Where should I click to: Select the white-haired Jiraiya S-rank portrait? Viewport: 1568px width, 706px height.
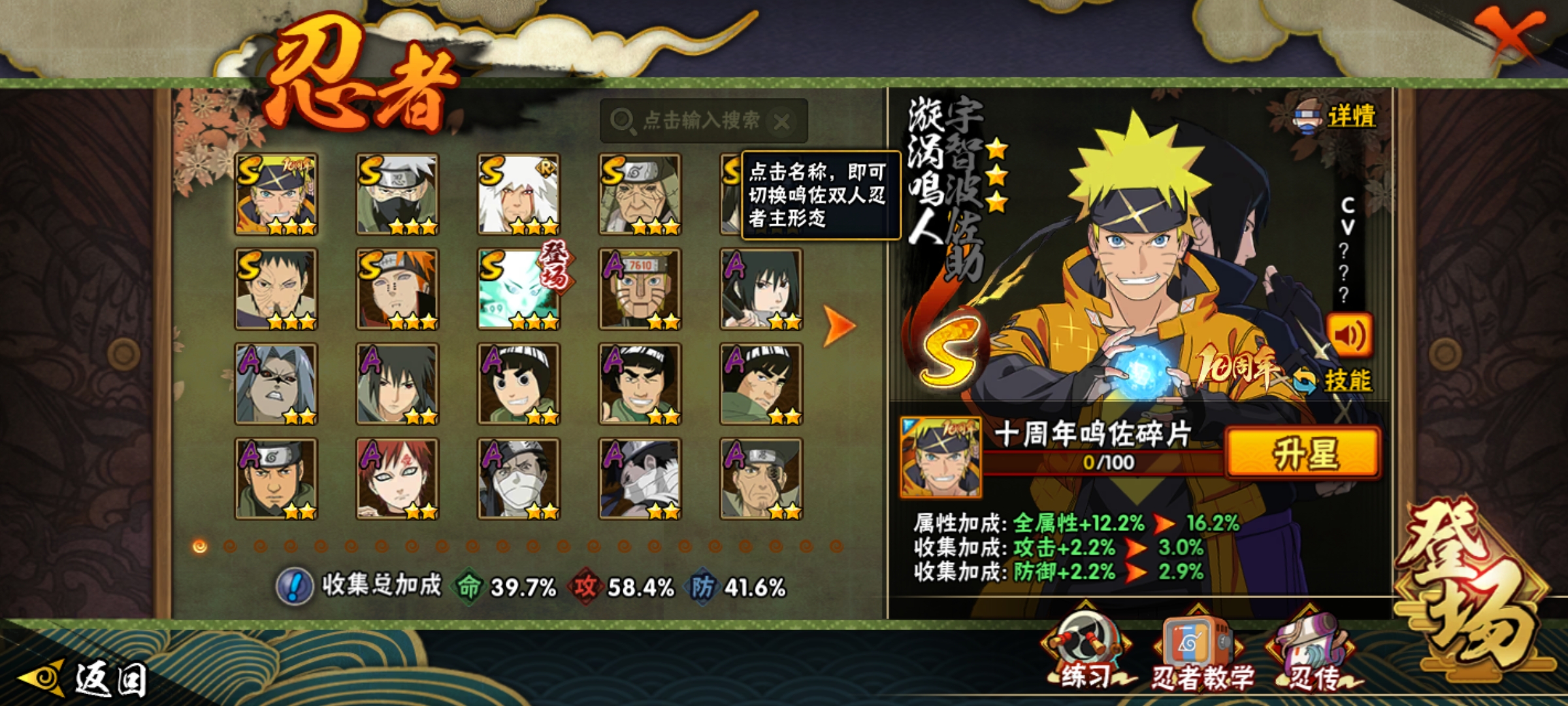click(519, 194)
